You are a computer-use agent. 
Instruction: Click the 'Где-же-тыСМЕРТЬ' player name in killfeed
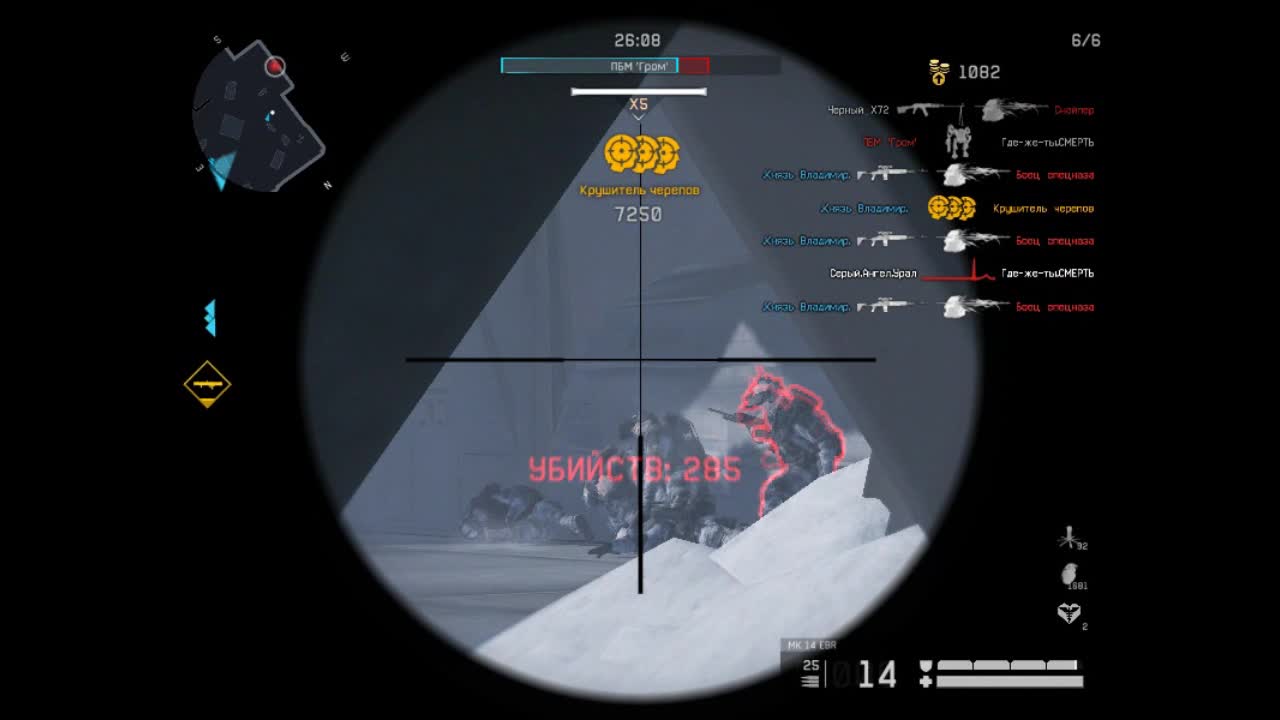[x=1049, y=143]
